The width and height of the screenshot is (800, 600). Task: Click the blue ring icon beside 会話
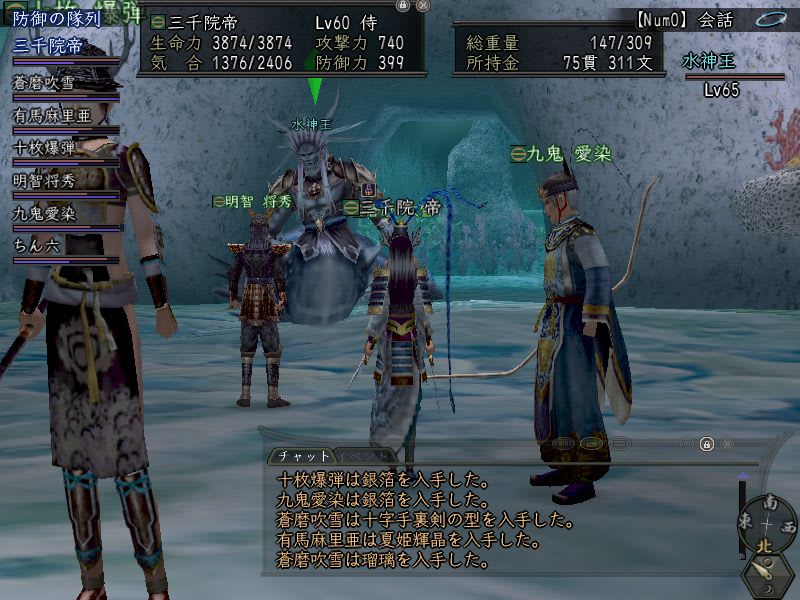[x=772, y=18]
